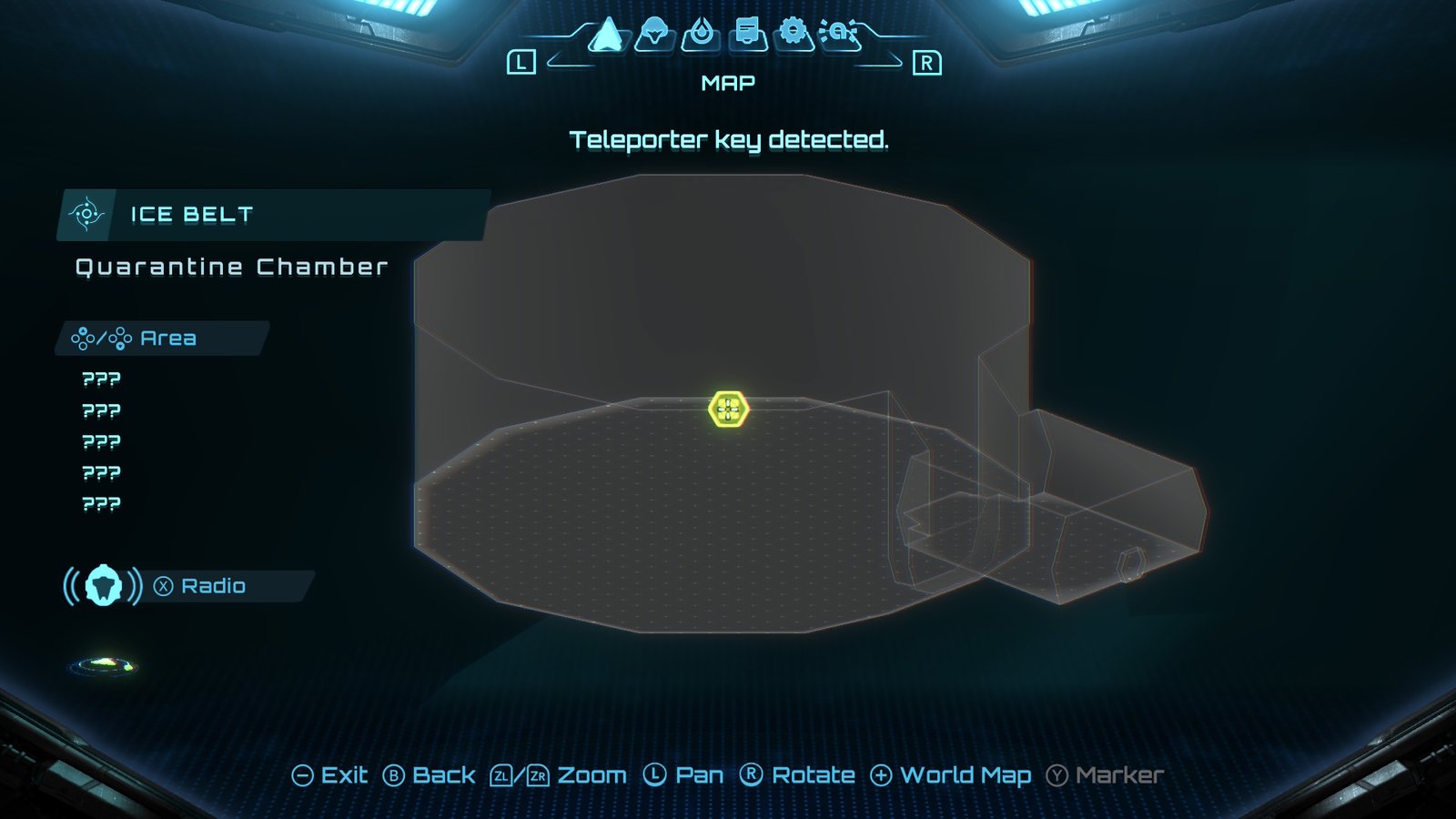Viewport: 1456px width, 819px height.
Task: Select the Map tab arrow icon
Action: (x=608, y=35)
